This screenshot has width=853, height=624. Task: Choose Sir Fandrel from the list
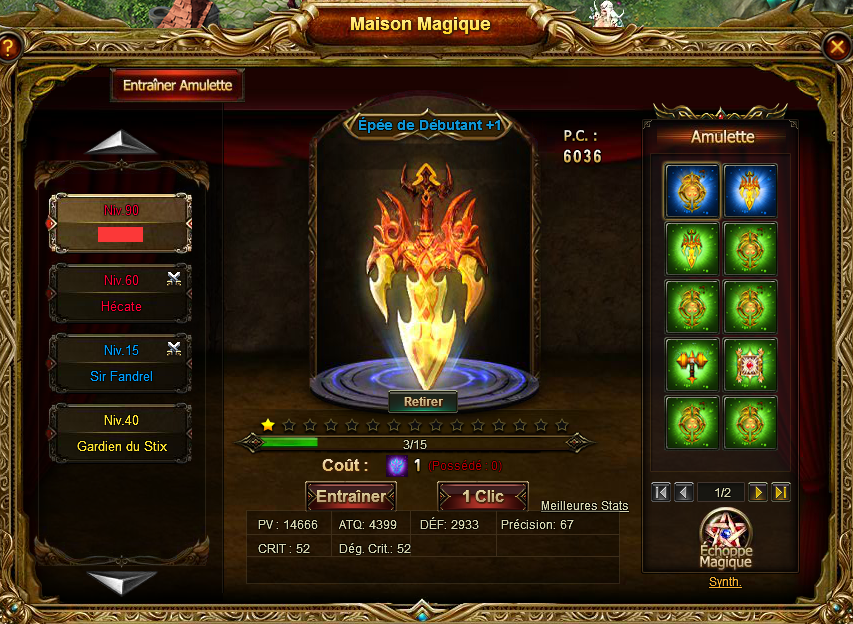(x=121, y=363)
